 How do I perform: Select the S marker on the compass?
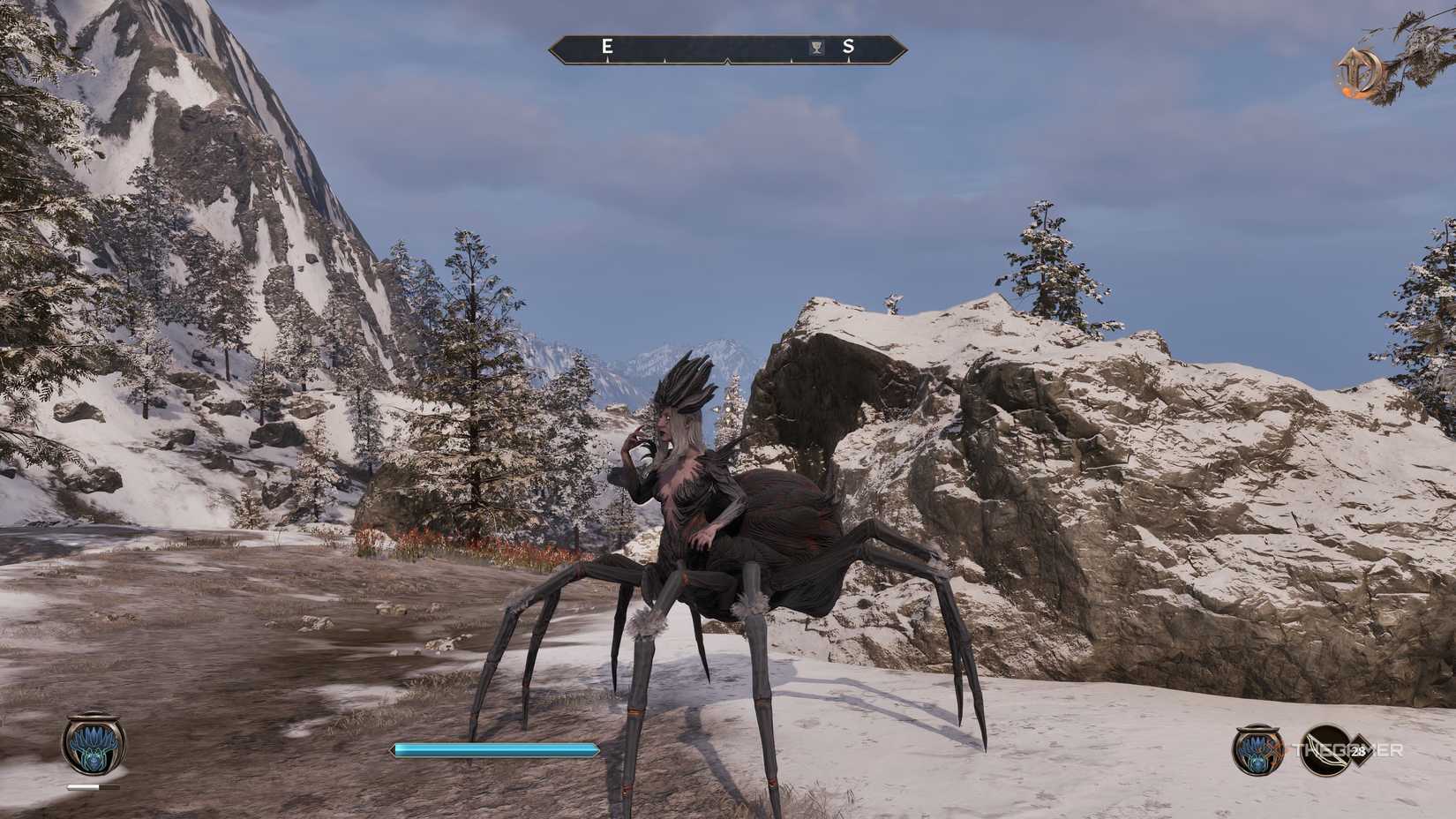tap(848, 46)
